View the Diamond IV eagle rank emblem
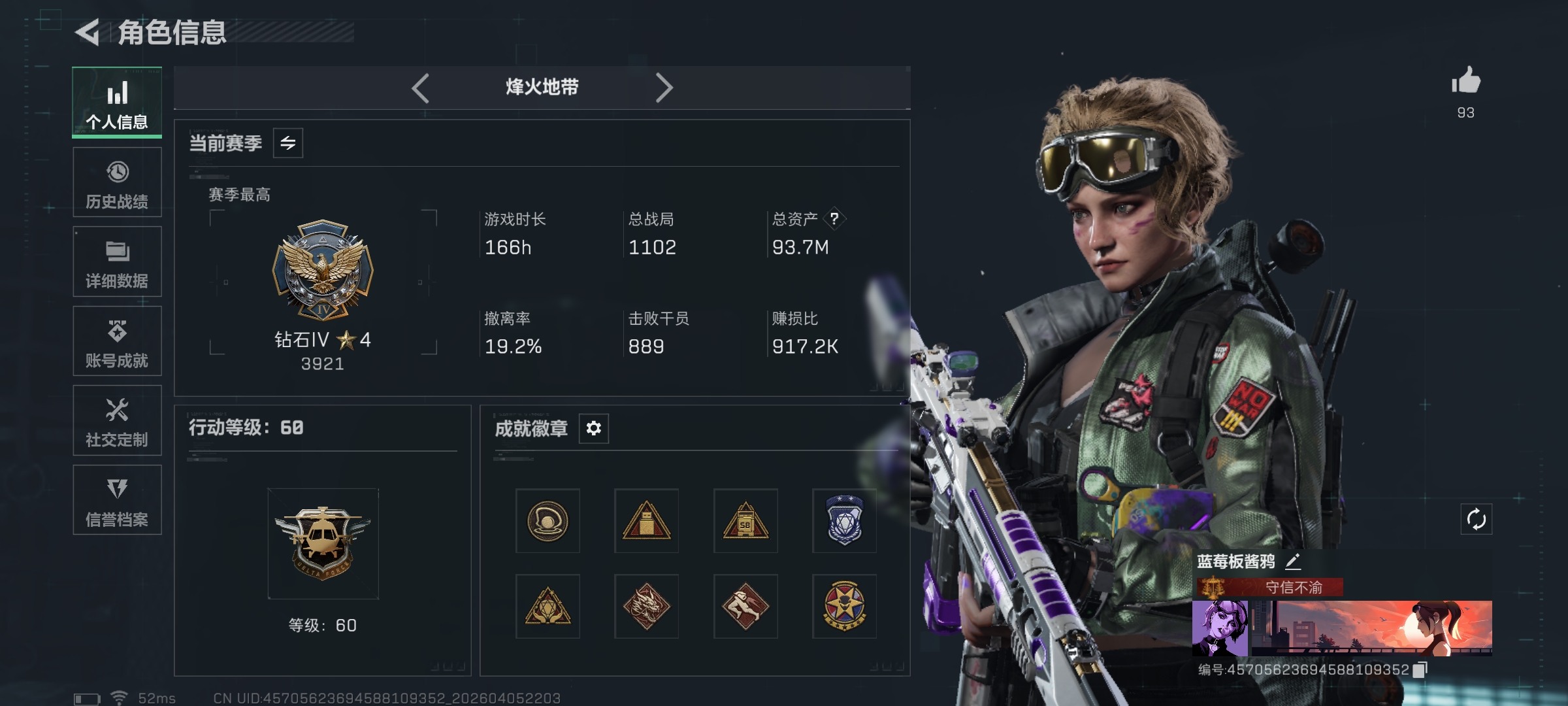The height and width of the screenshot is (706, 1568). coord(323,269)
